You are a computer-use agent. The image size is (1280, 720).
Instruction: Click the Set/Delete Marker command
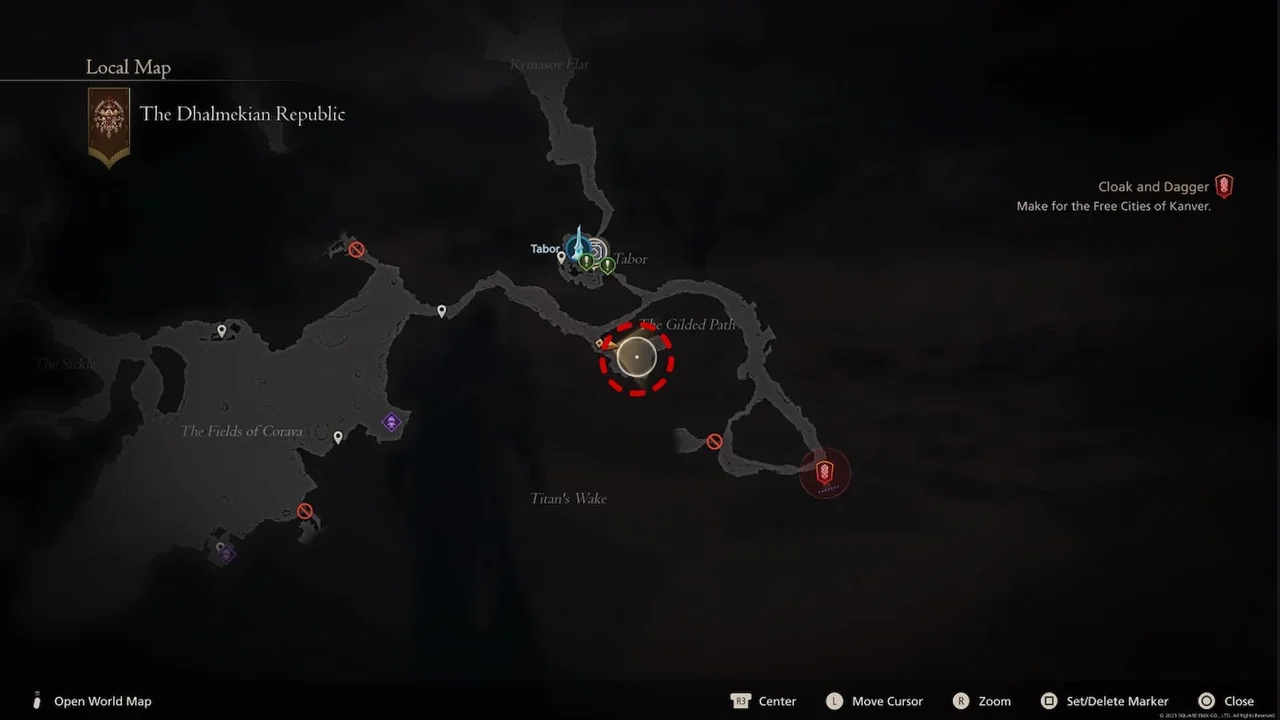point(1117,701)
